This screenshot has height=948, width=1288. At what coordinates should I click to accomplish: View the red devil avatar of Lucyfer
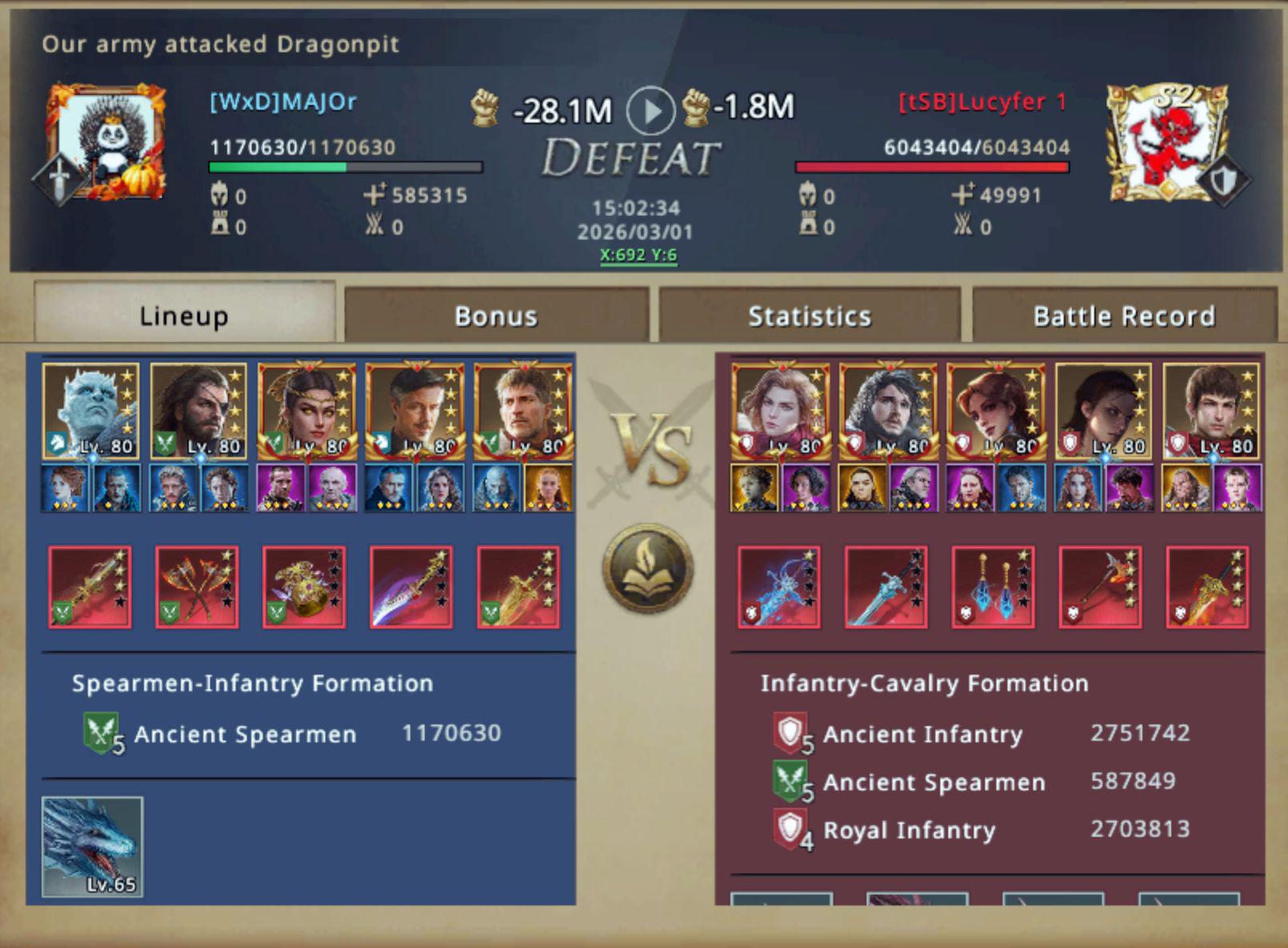click(x=1166, y=142)
